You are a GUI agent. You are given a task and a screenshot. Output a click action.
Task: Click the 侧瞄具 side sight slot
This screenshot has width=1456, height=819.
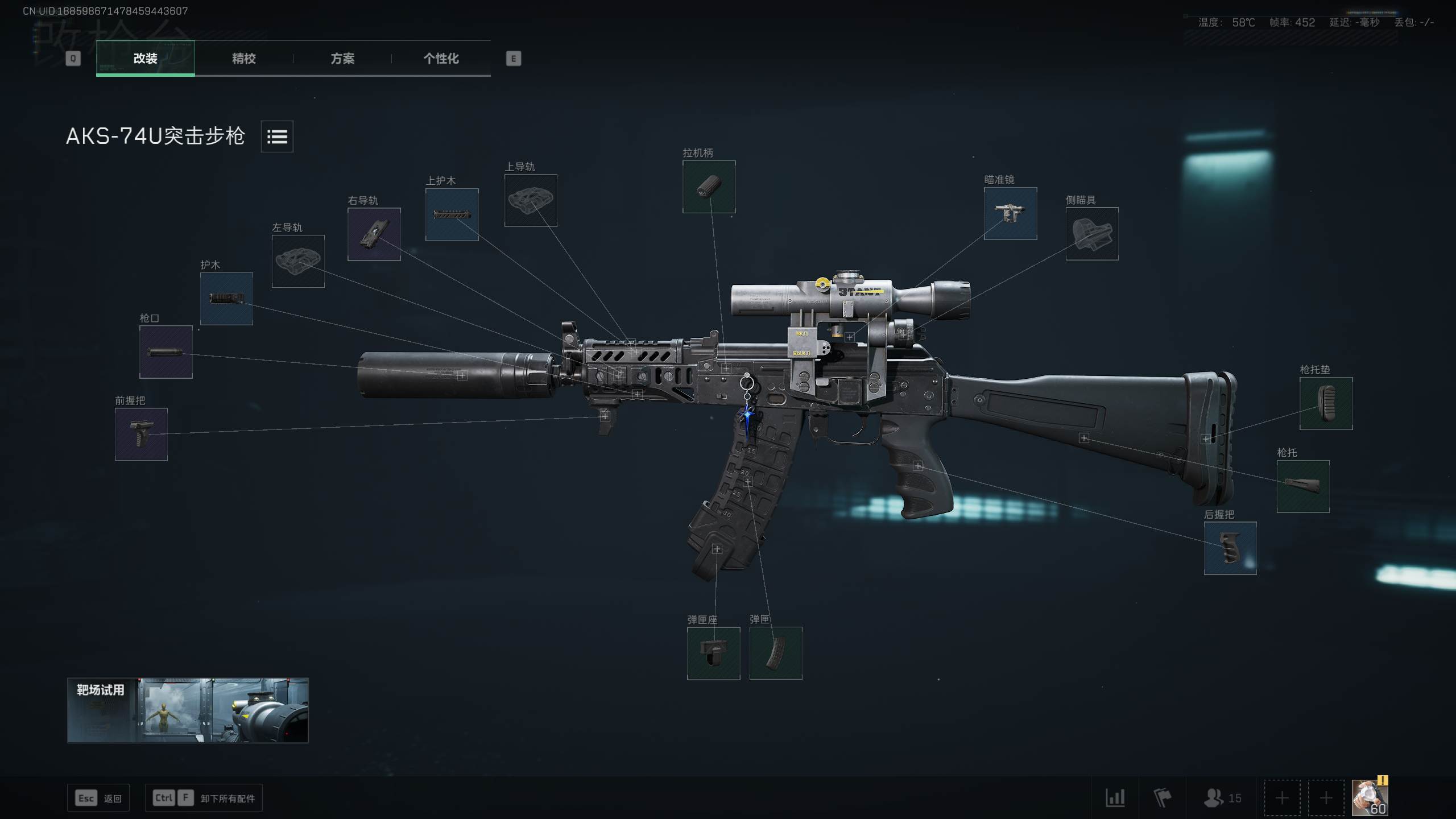coord(1092,234)
